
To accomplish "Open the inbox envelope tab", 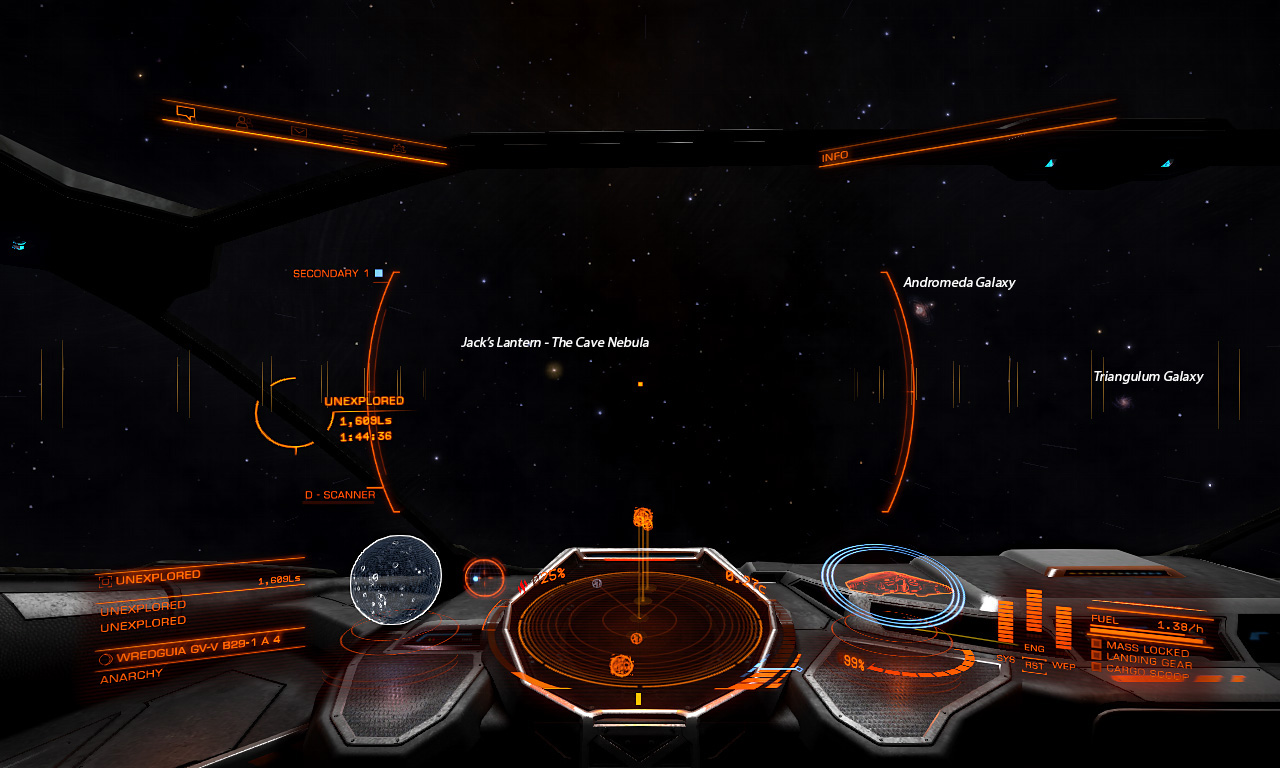I will [x=298, y=131].
